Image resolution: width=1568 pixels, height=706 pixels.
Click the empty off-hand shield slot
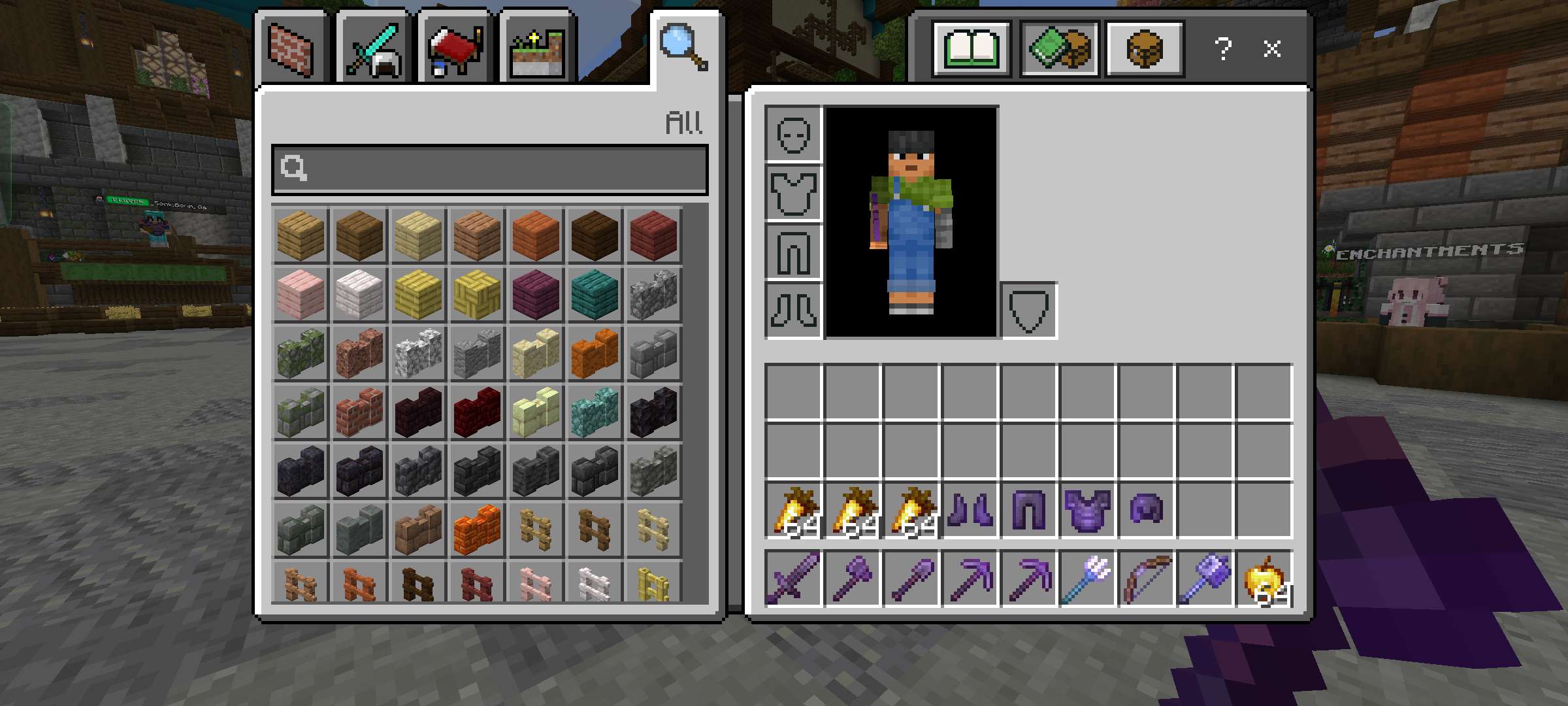pos(1028,311)
